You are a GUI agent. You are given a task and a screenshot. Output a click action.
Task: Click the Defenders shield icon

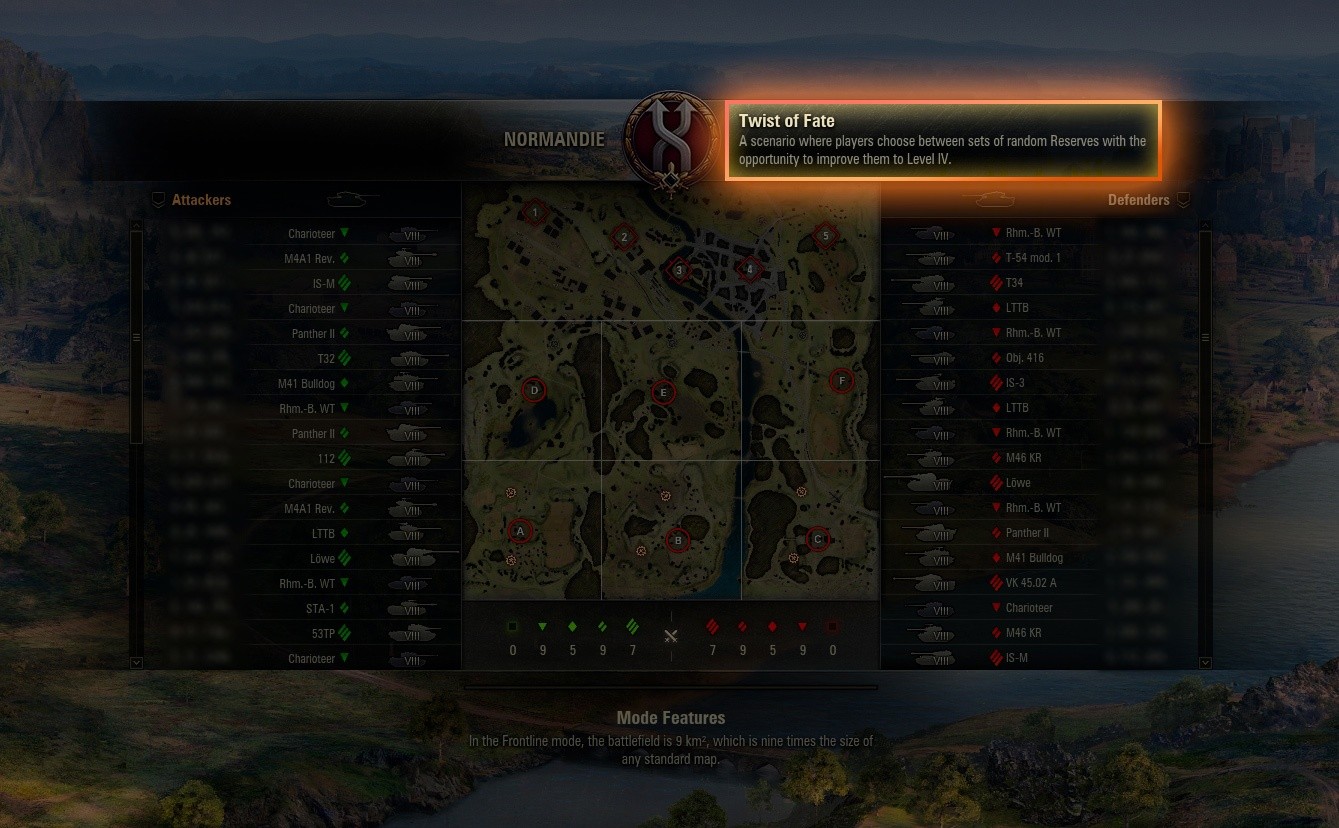1183,199
